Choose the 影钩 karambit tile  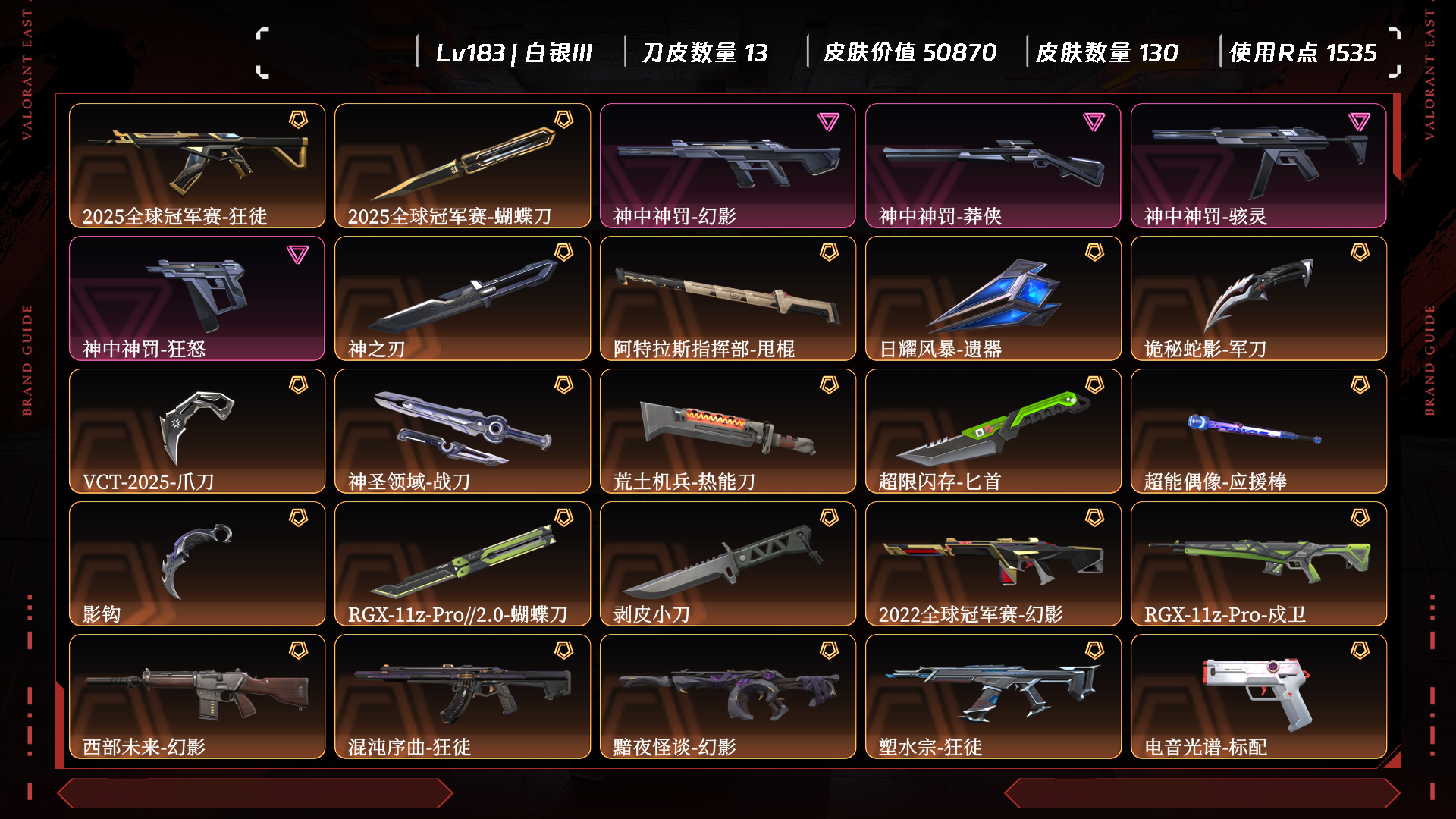point(197,563)
